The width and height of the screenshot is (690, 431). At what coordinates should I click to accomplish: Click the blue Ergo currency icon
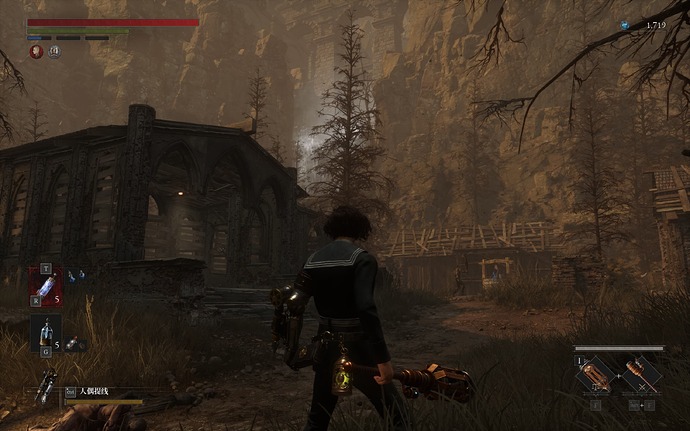click(625, 25)
